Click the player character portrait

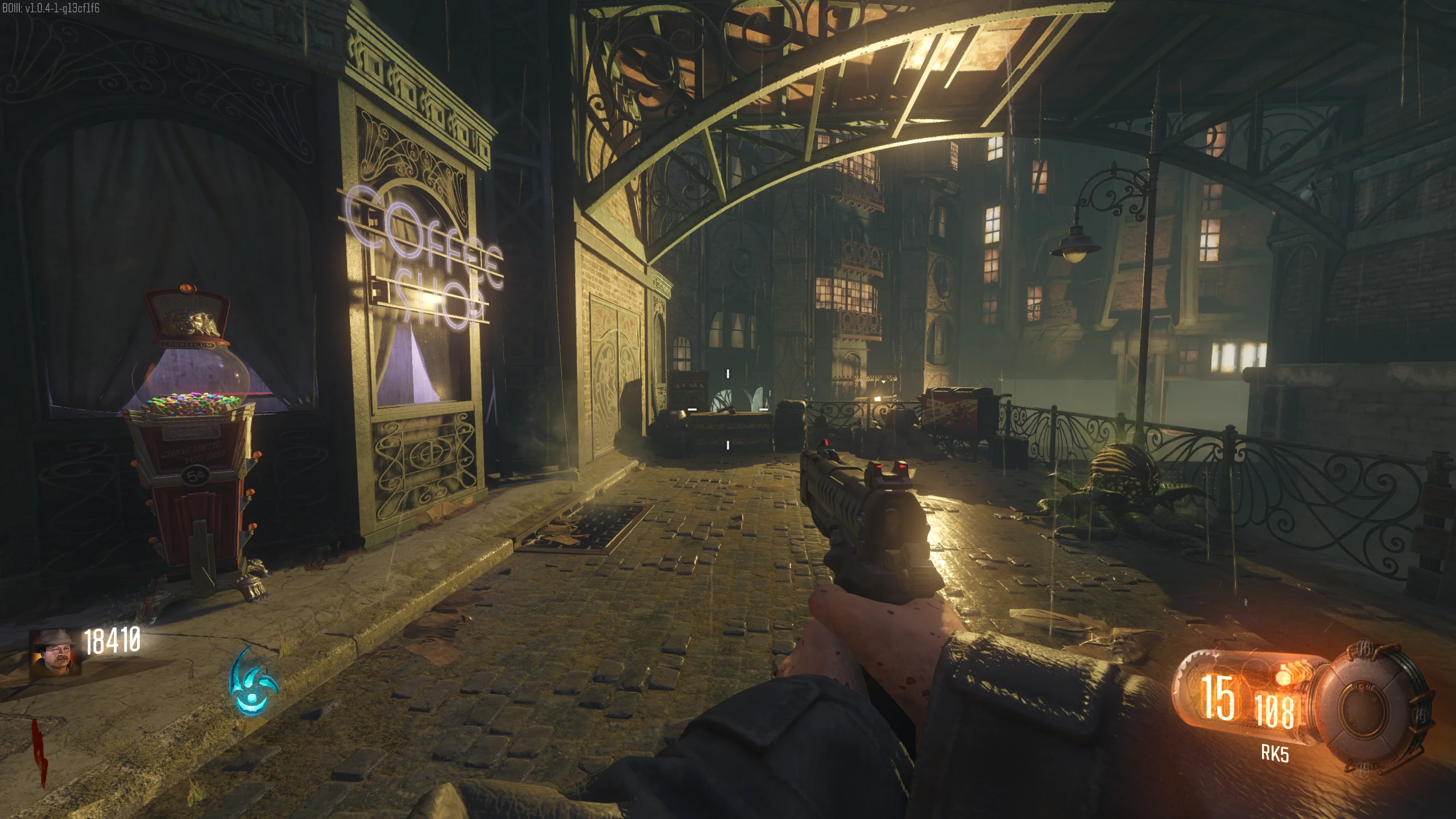click(x=55, y=652)
